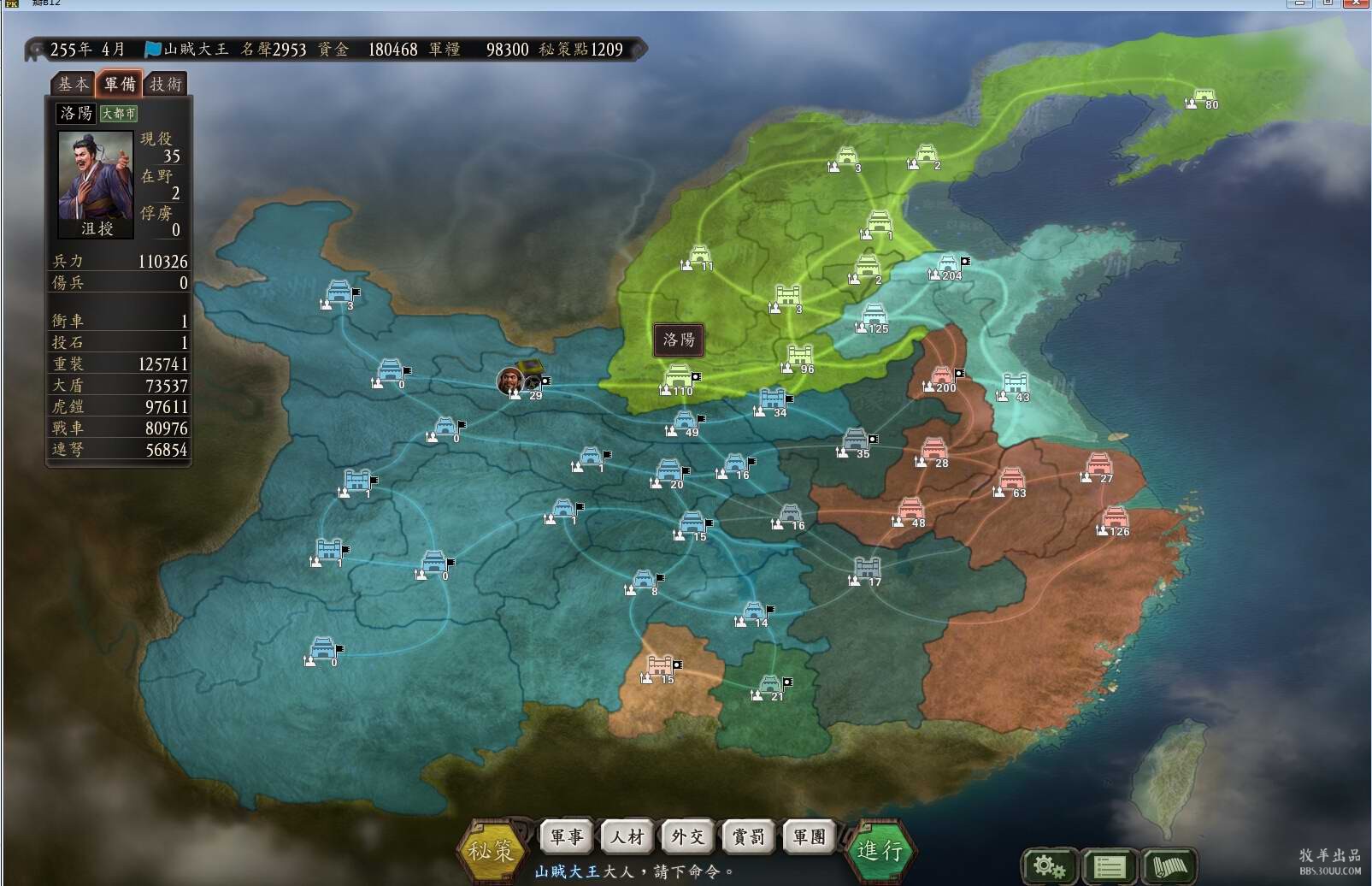Pick the red city showing 200 troops
This screenshot has width=1372, height=886.
click(x=940, y=377)
